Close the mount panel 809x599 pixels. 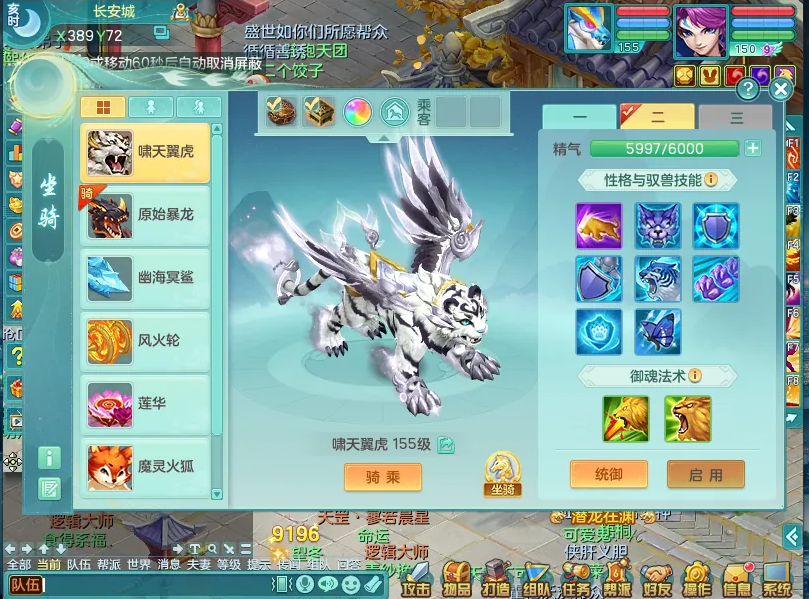[781, 89]
